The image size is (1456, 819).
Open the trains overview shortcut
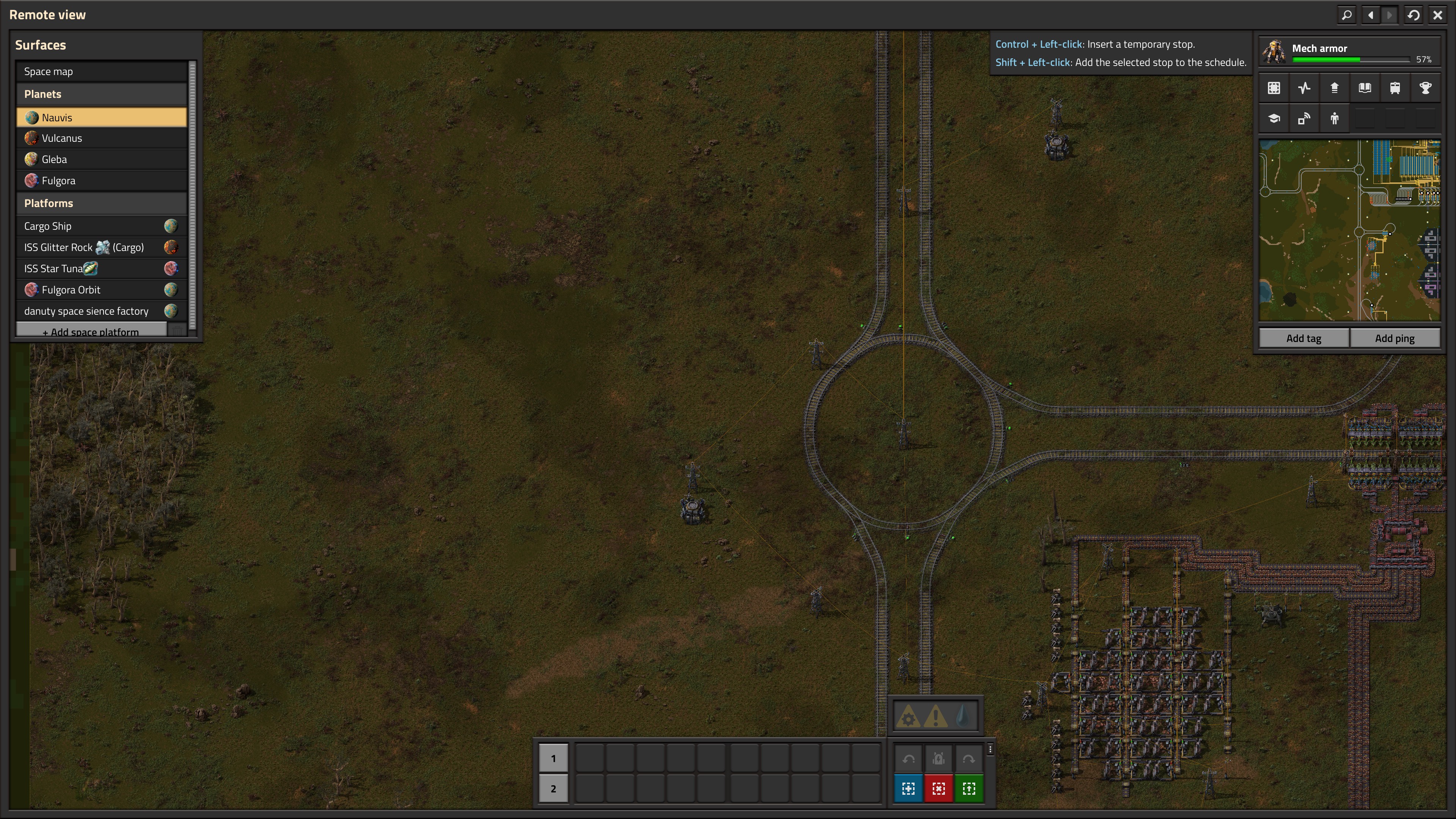point(1395,88)
